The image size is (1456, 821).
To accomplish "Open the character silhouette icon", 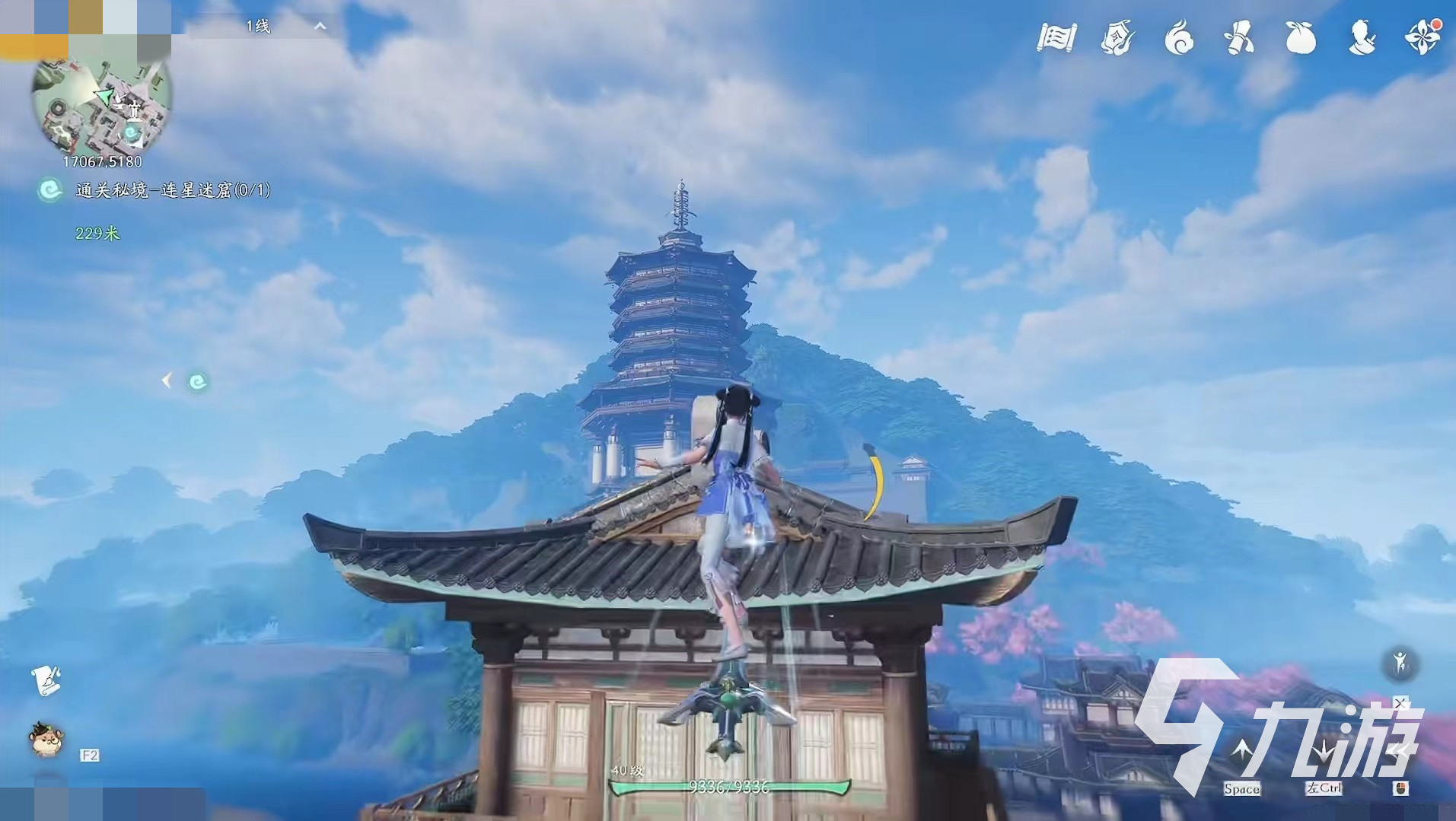I will click(1362, 37).
